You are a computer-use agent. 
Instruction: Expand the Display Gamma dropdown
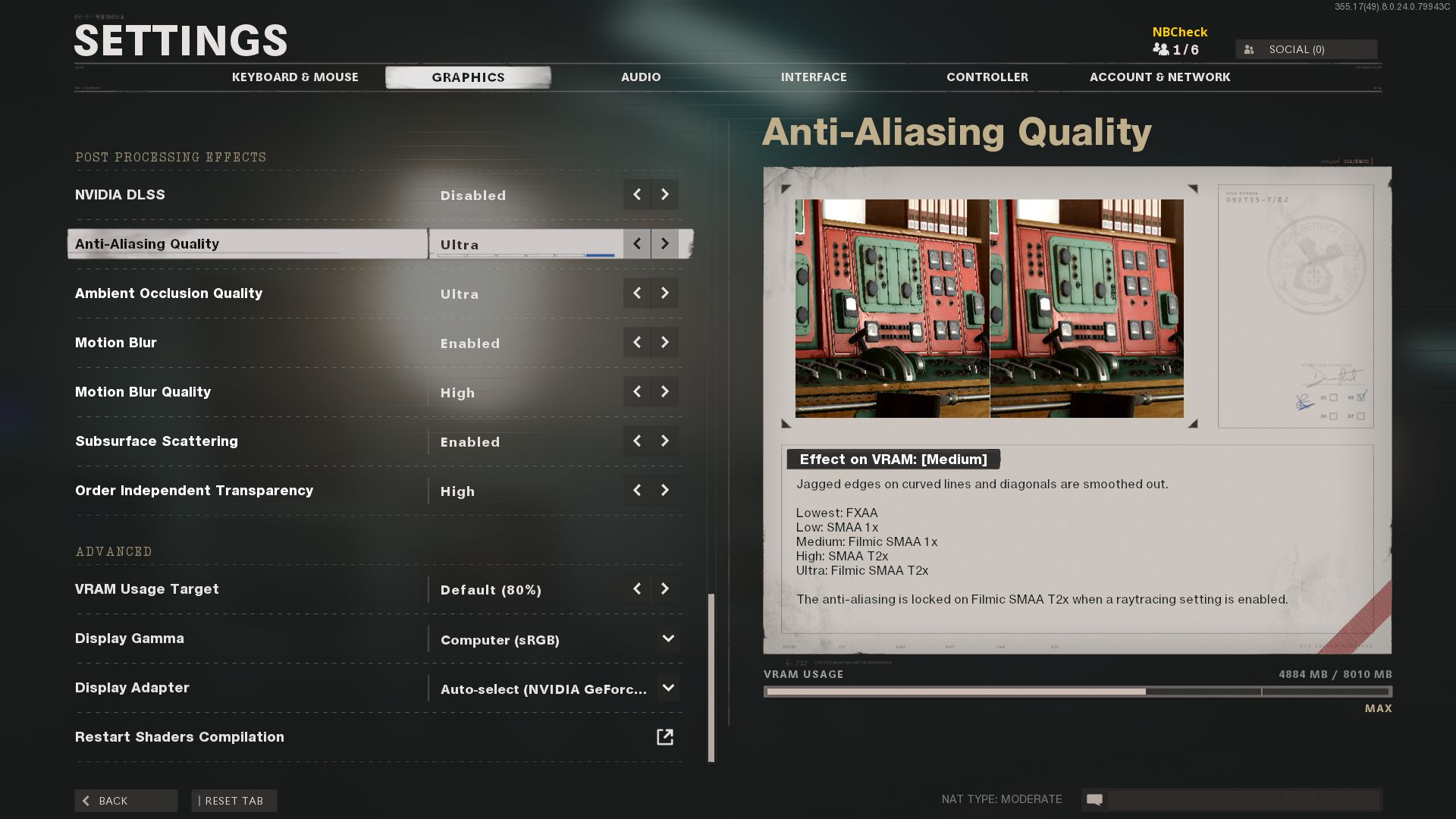tap(668, 639)
